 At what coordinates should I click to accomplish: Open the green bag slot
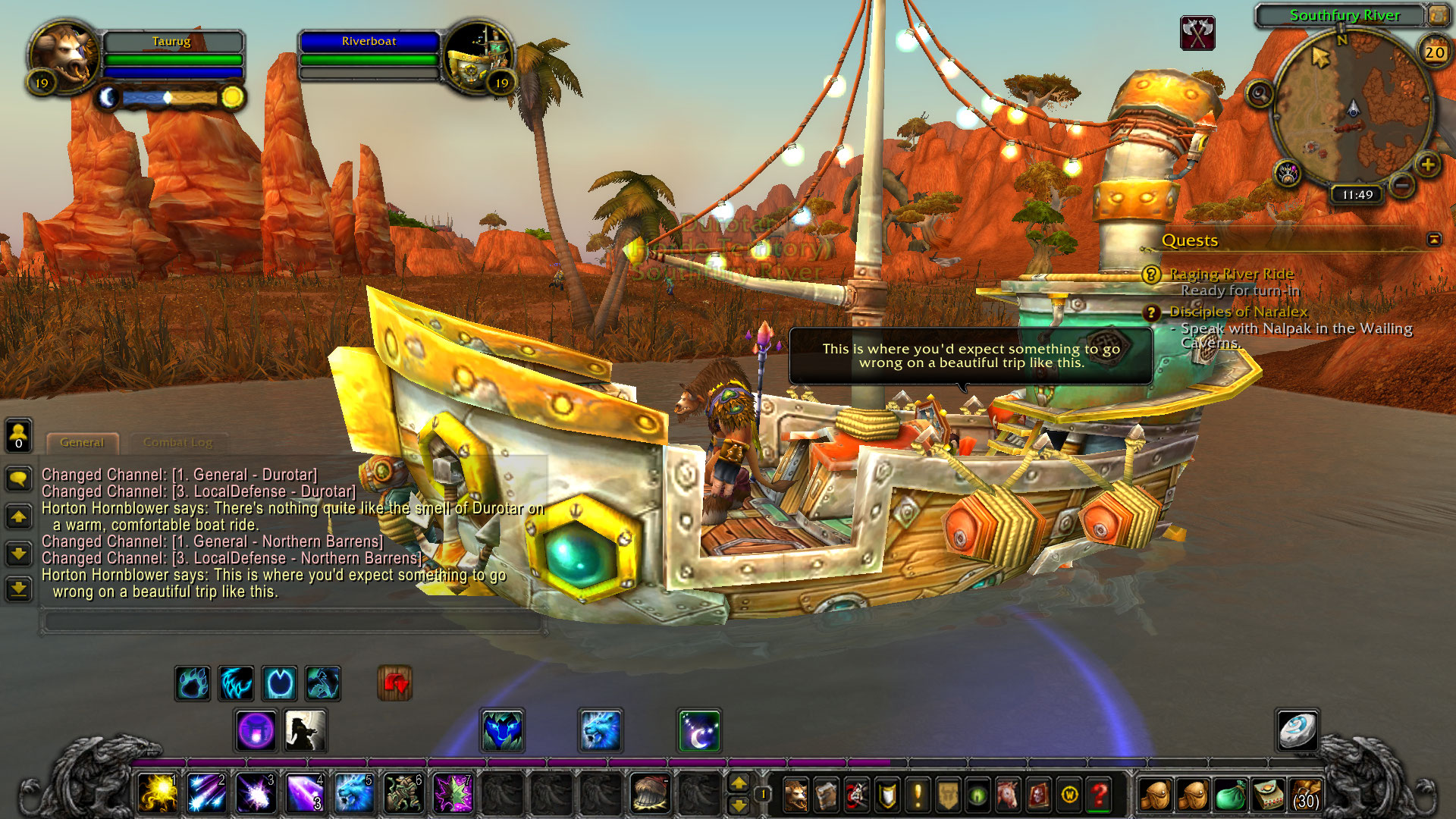[1230, 795]
